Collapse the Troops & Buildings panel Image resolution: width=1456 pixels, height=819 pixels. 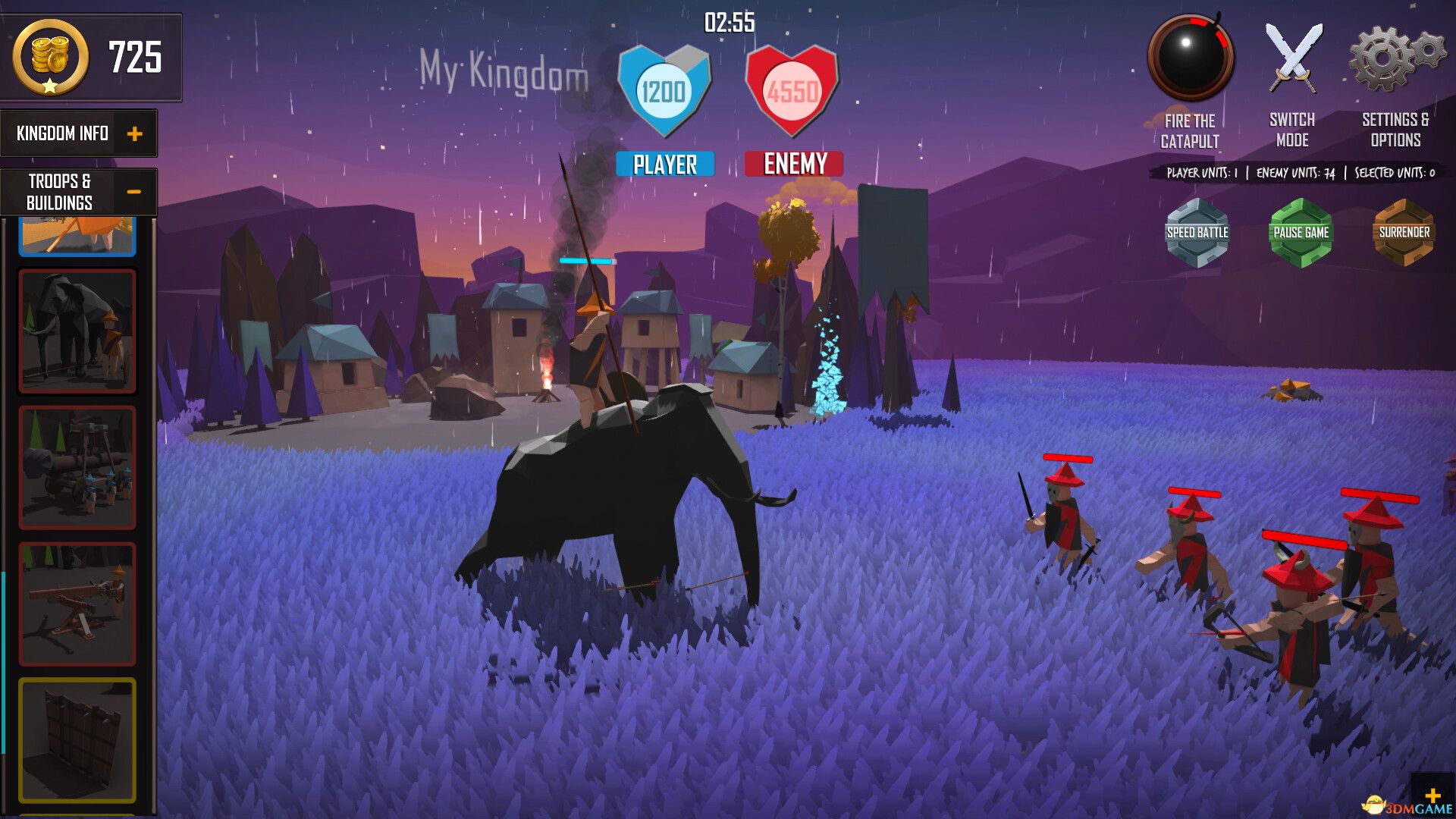tap(136, 191)
